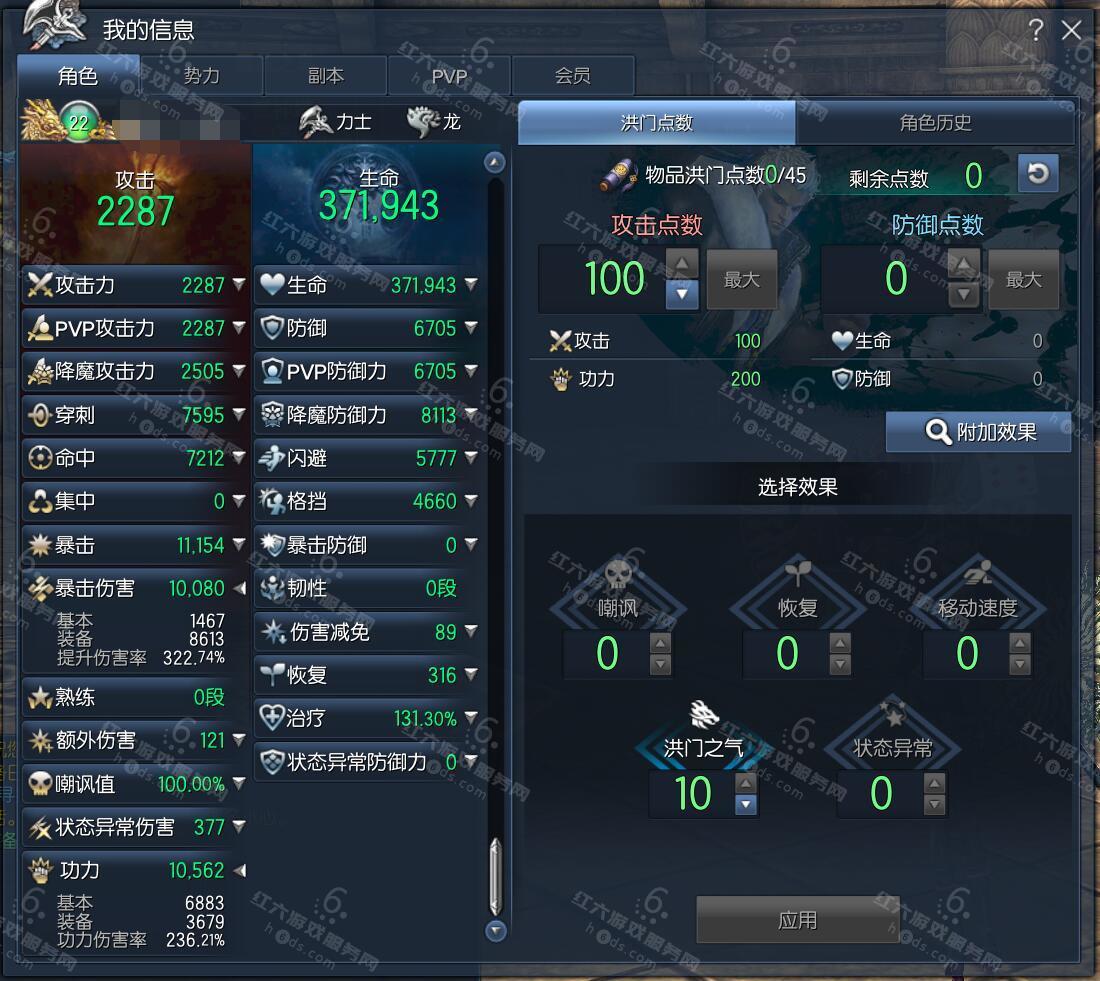Open the help question mark

point(1036,30)
